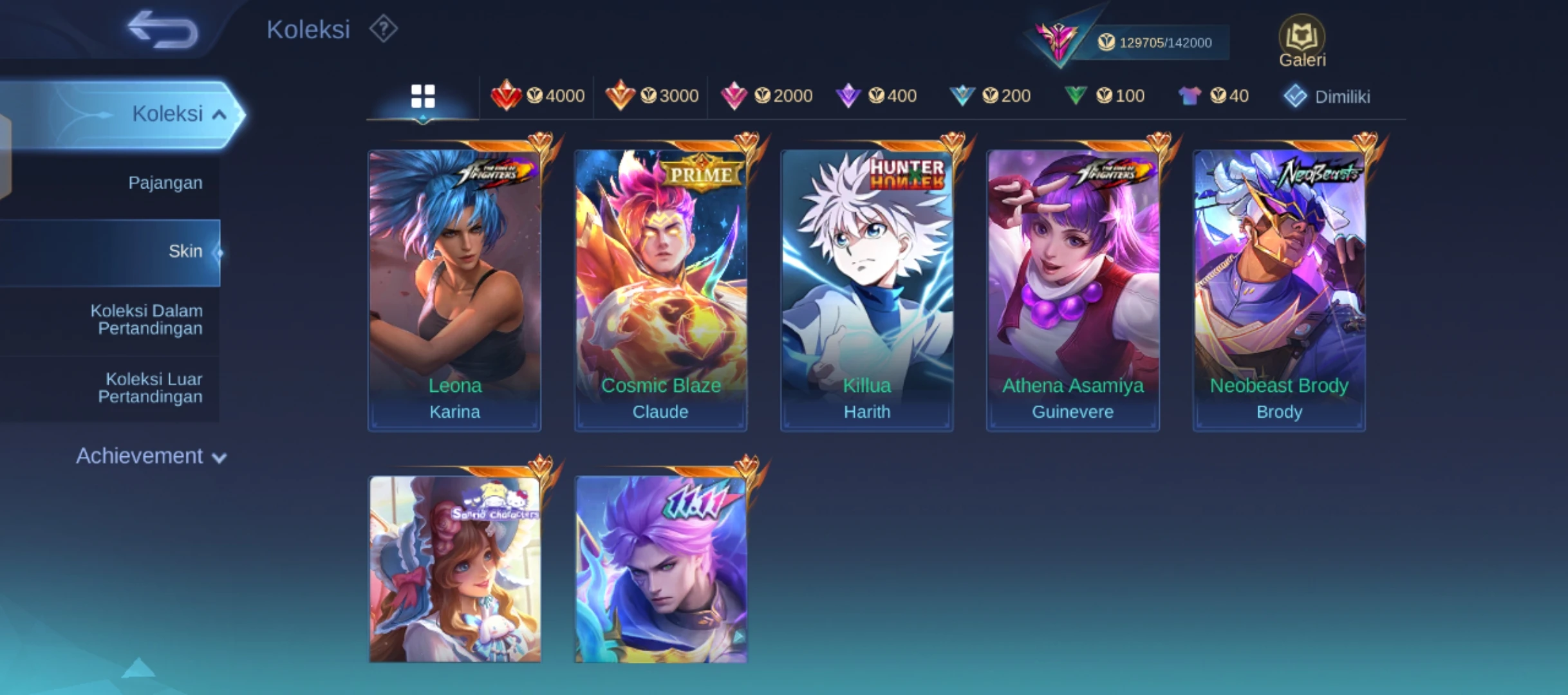Open Koleksi Dalam Pertandingan
The image size is (1568, 695).
coord(147,319)
